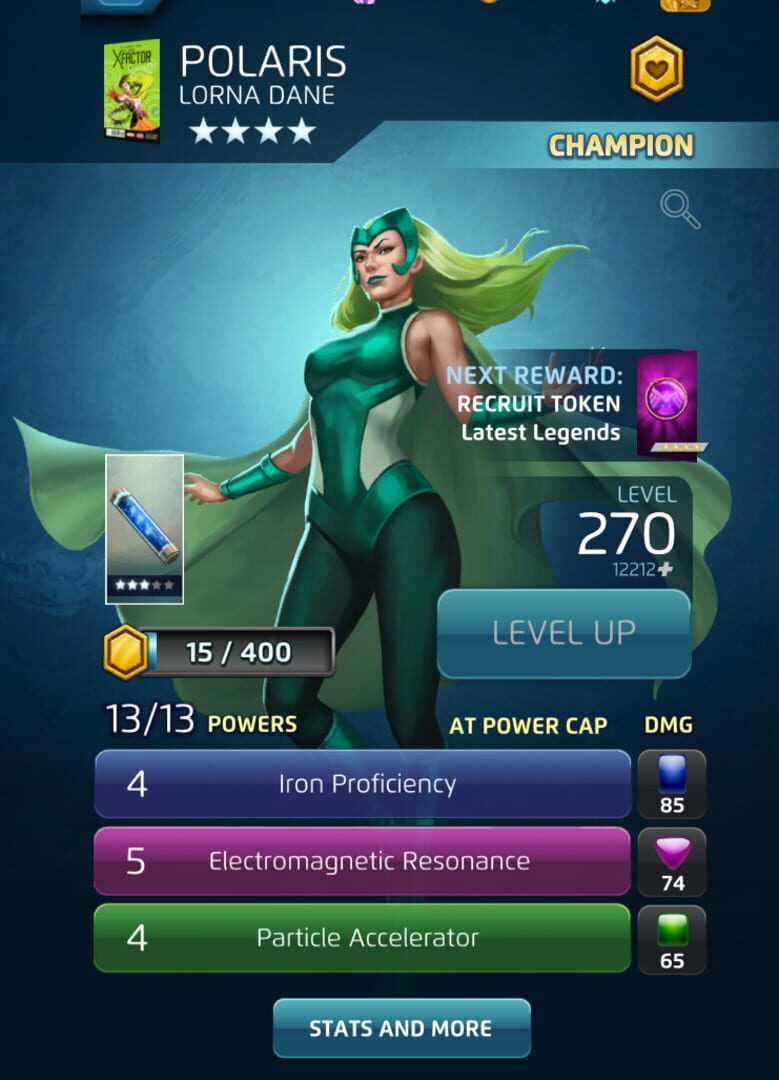Choose the Electromagnetic Resonance power
This screenshot has width=779, height=1080.
point(362,861)
